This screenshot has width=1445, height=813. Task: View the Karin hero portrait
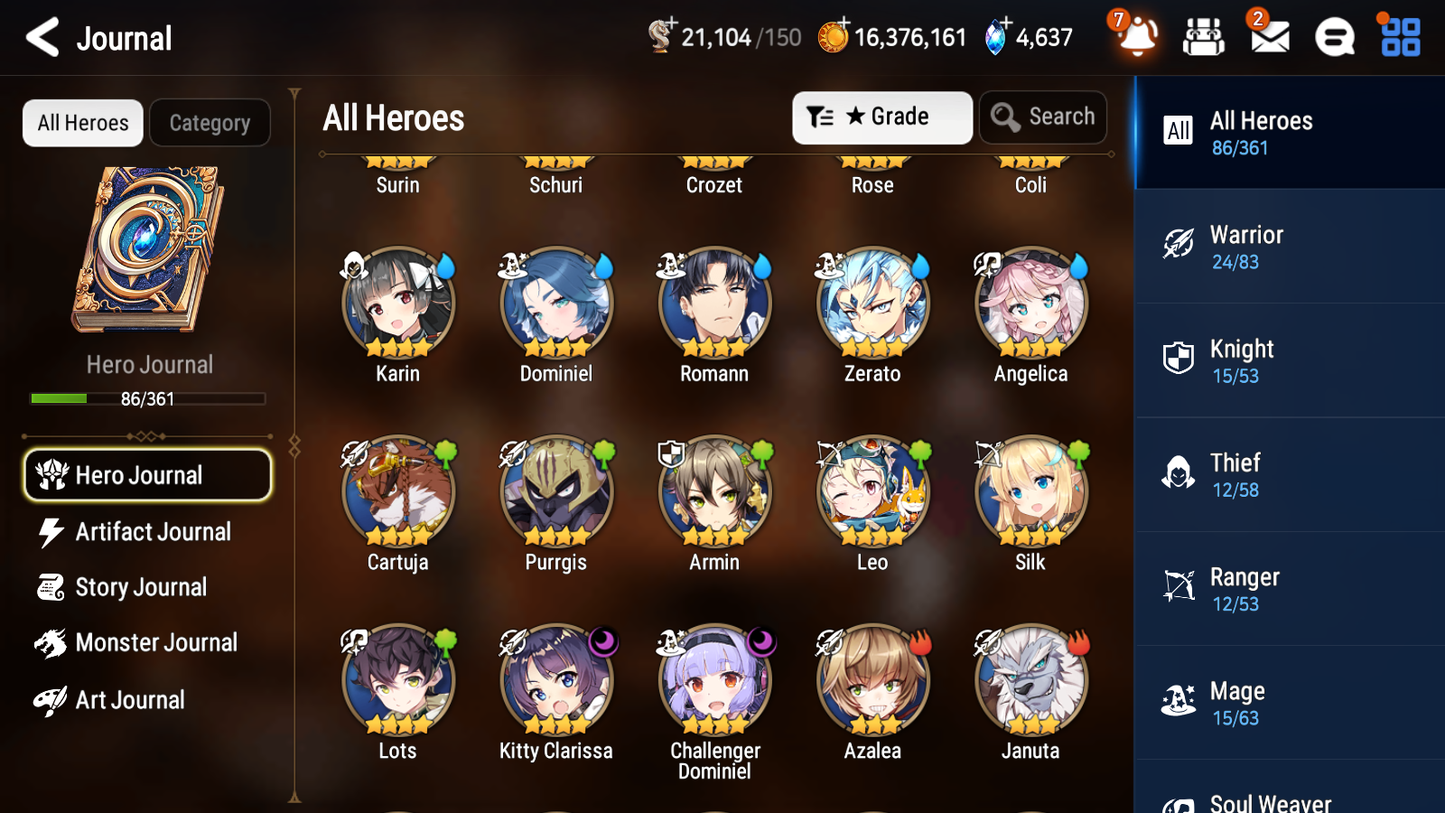398,303
